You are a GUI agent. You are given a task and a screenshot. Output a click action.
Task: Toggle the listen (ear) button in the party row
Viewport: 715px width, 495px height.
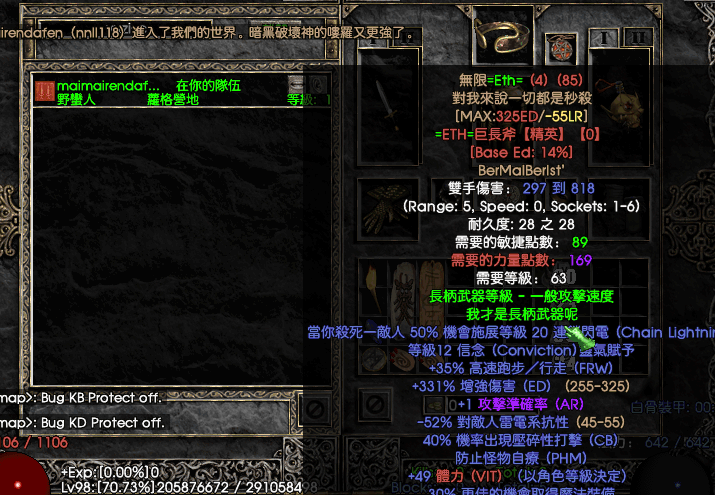click(x=318, y=84)
